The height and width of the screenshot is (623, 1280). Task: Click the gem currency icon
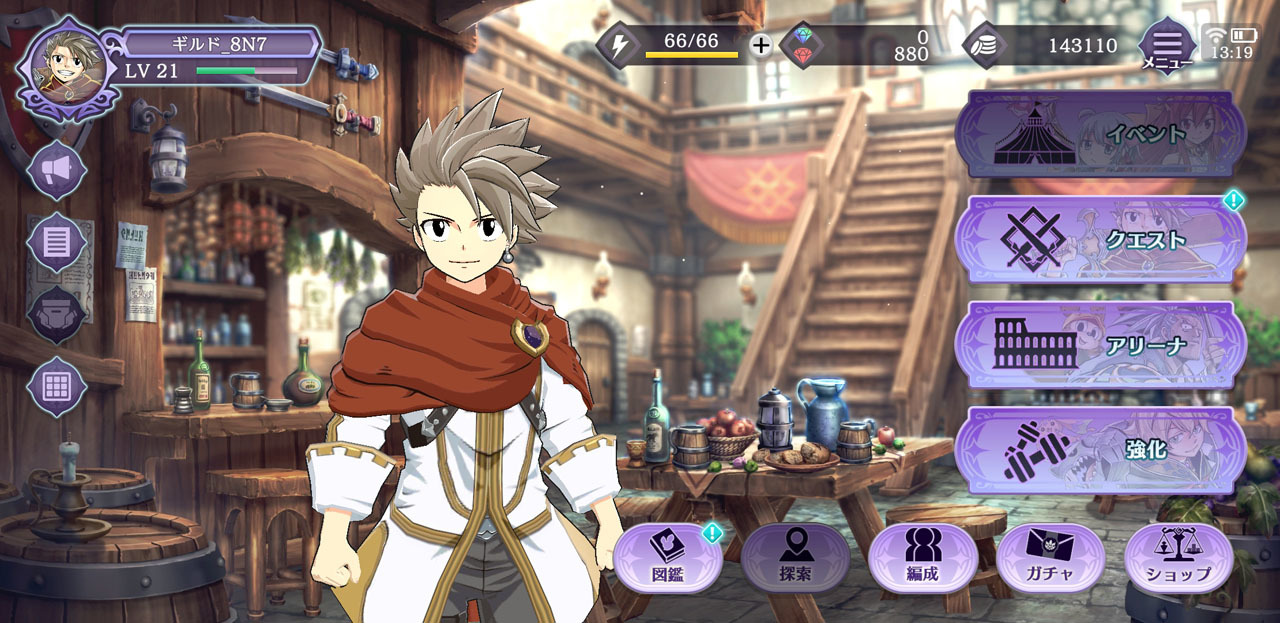(x=802, y=45)
